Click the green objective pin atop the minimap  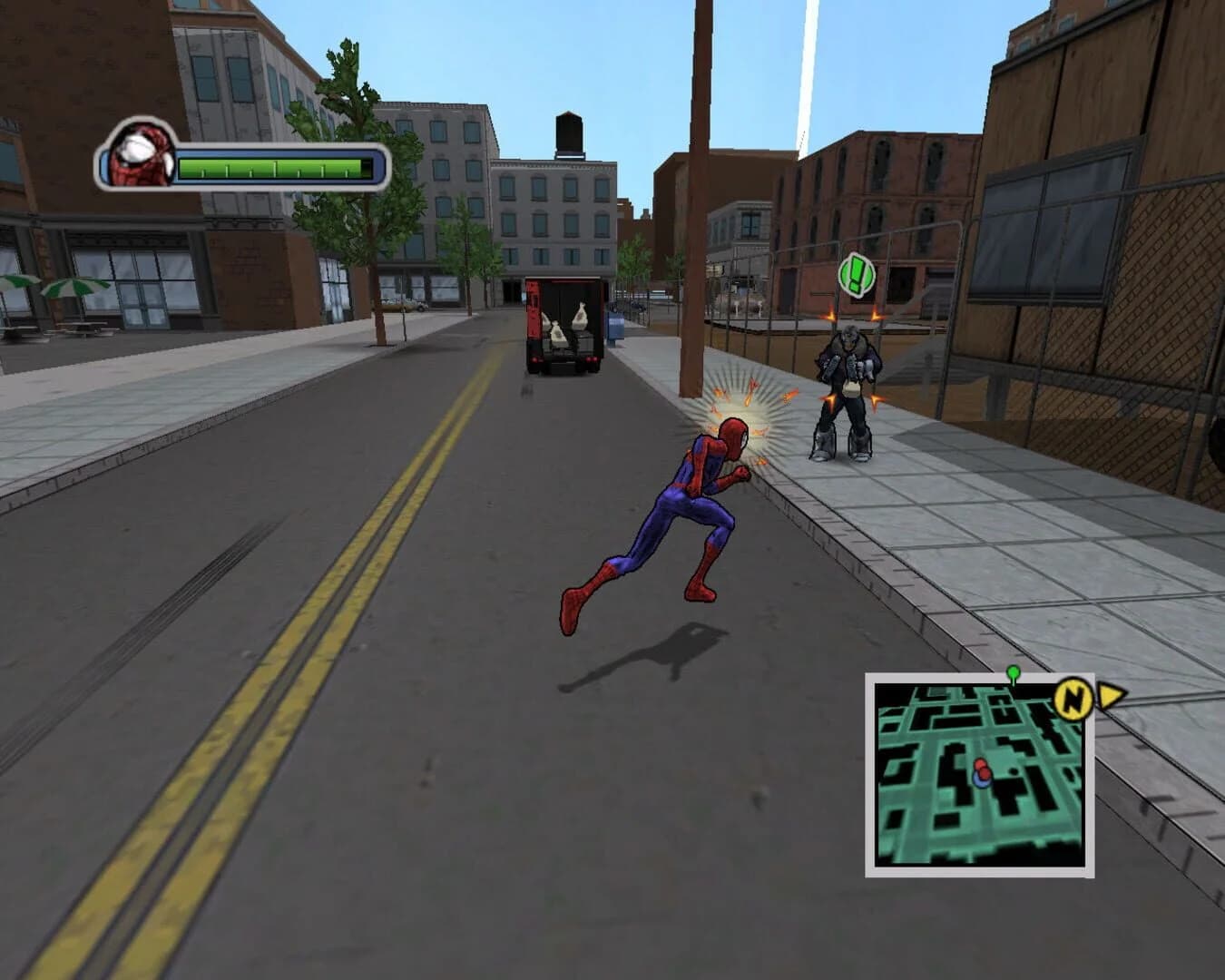point(1012,673)
